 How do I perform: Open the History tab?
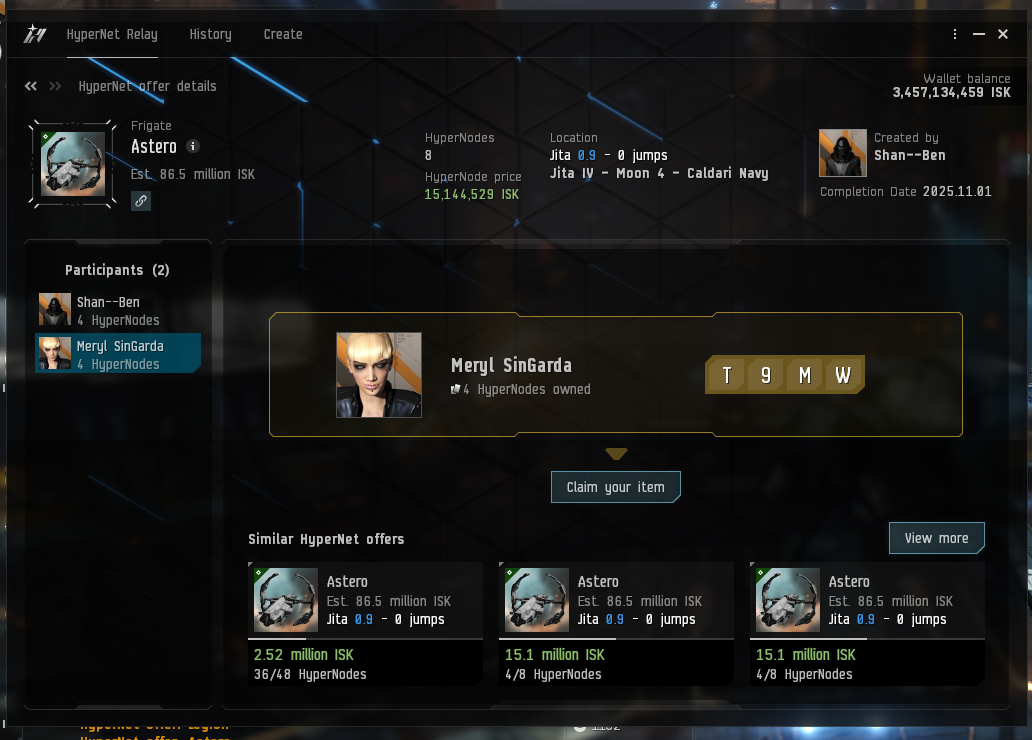click(x=210, y=34)
